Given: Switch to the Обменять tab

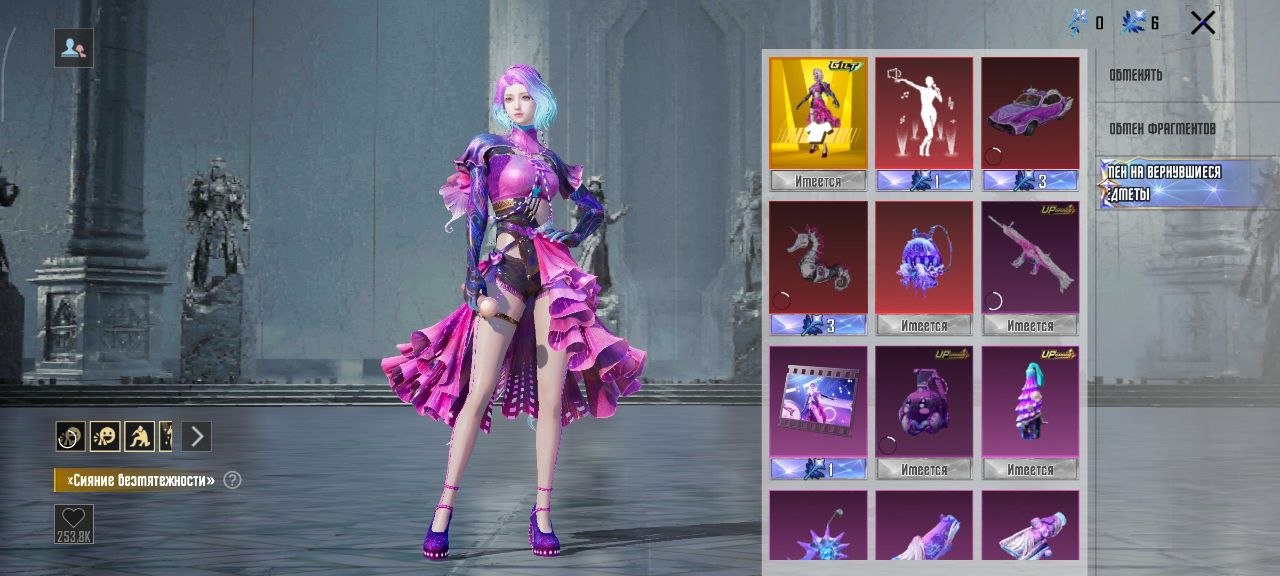Looking at the screenshot, I should pyautogui.click(x=1135, y=75).
